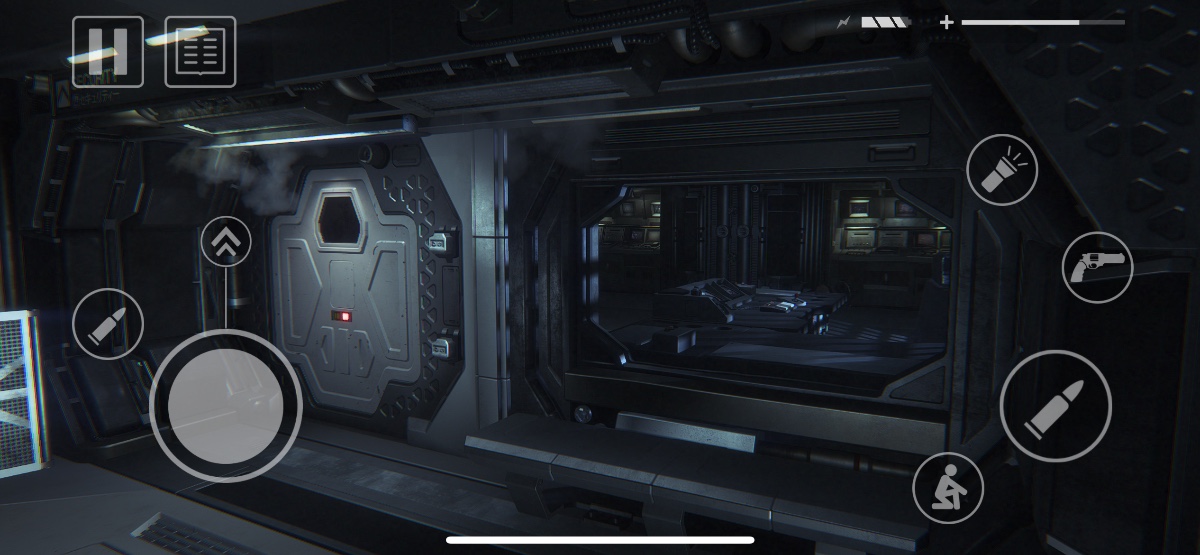Tap the large bullet fire button

pyautogui.click(x=1055, y=406)
